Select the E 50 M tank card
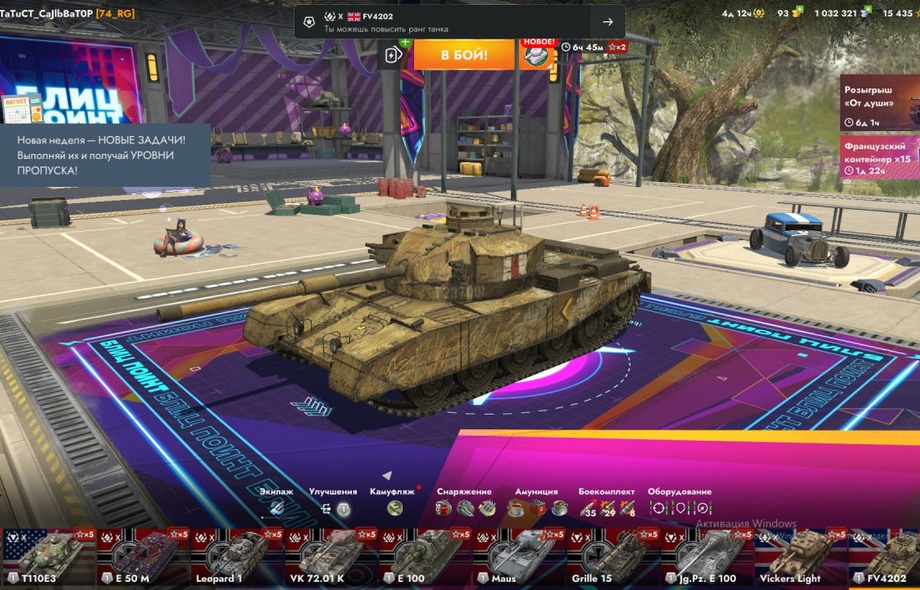920x590 pixels. (141, 557)
